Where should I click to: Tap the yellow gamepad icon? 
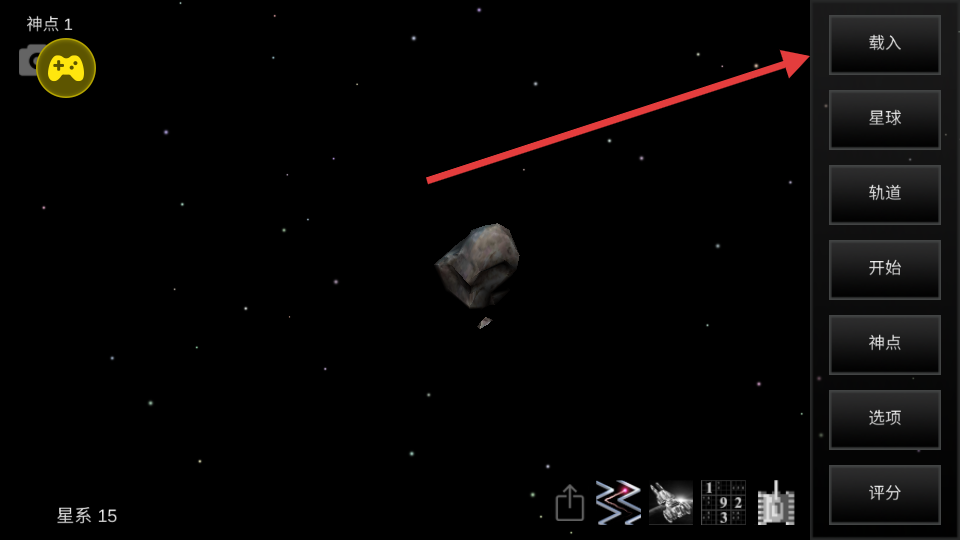66,68
